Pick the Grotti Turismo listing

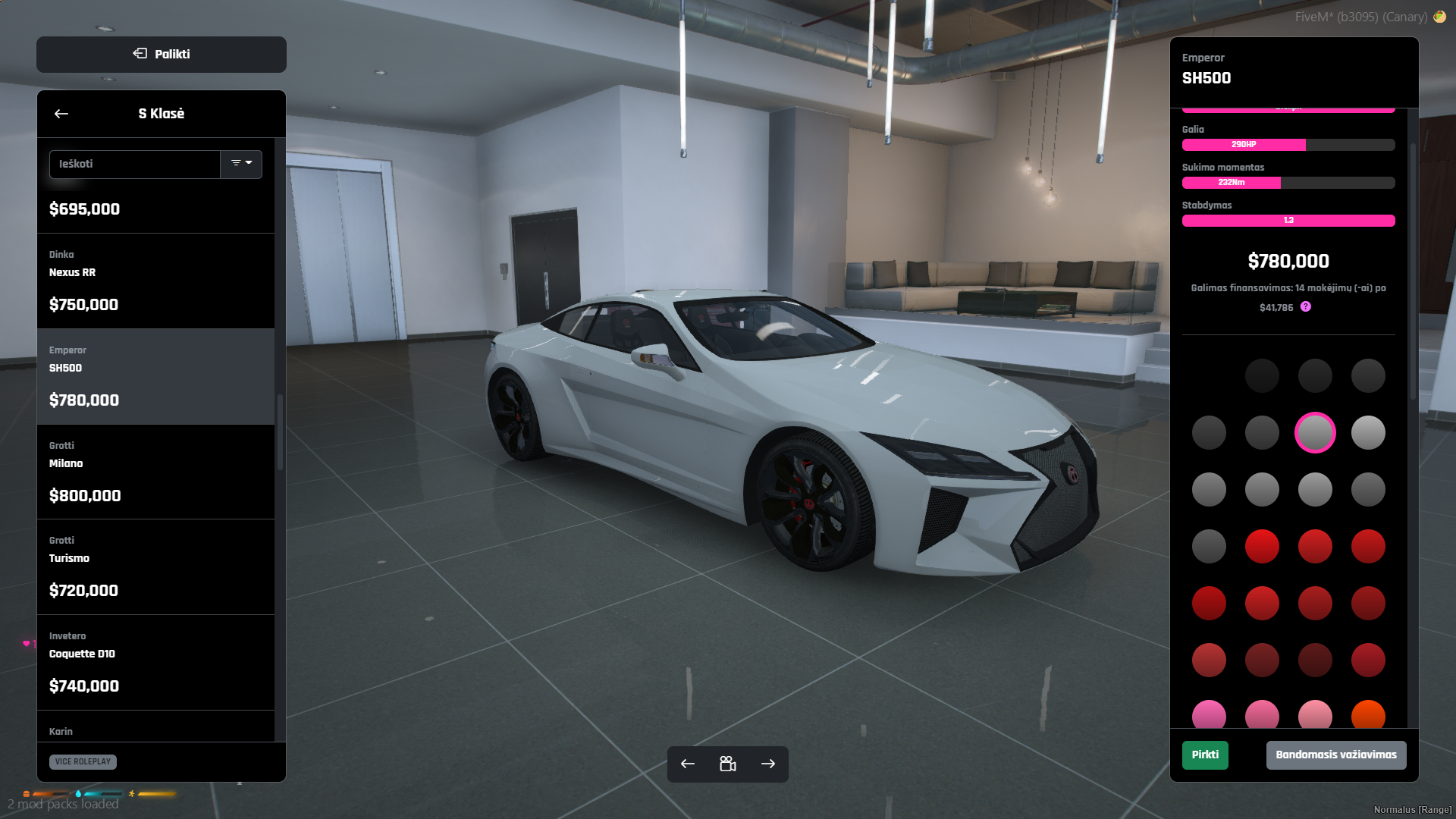pos(155,566)
